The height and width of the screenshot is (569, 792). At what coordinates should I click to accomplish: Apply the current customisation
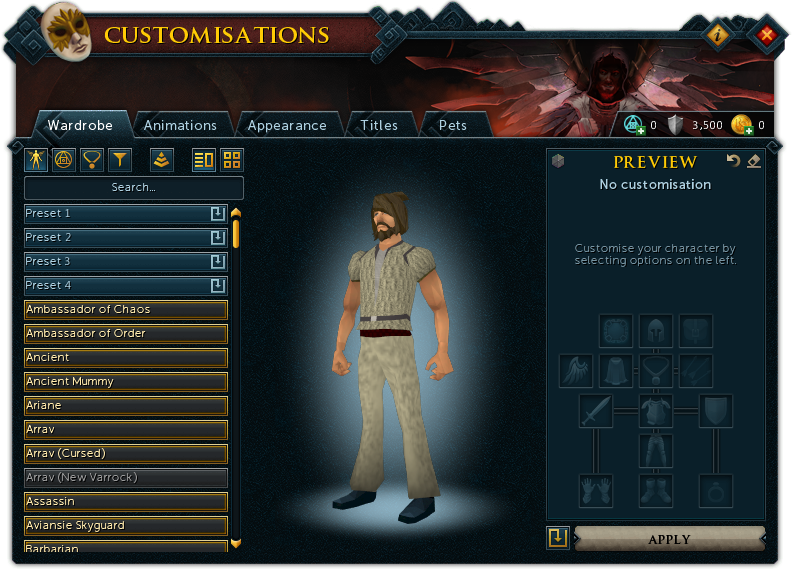click(x=669, y=539)
